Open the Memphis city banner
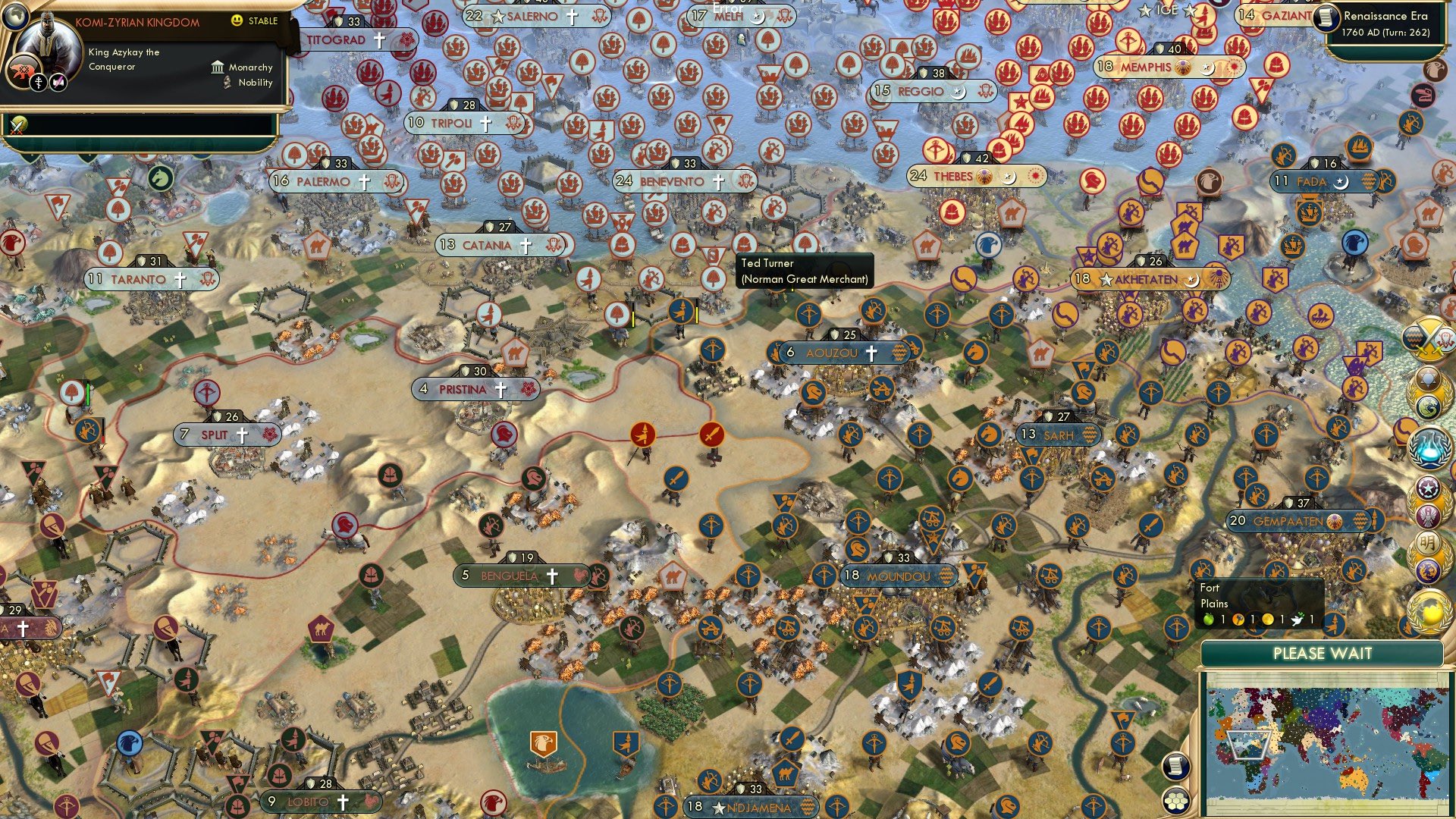The width and height of the screenshot is (1456, 819). click(x=1150, y=66)
